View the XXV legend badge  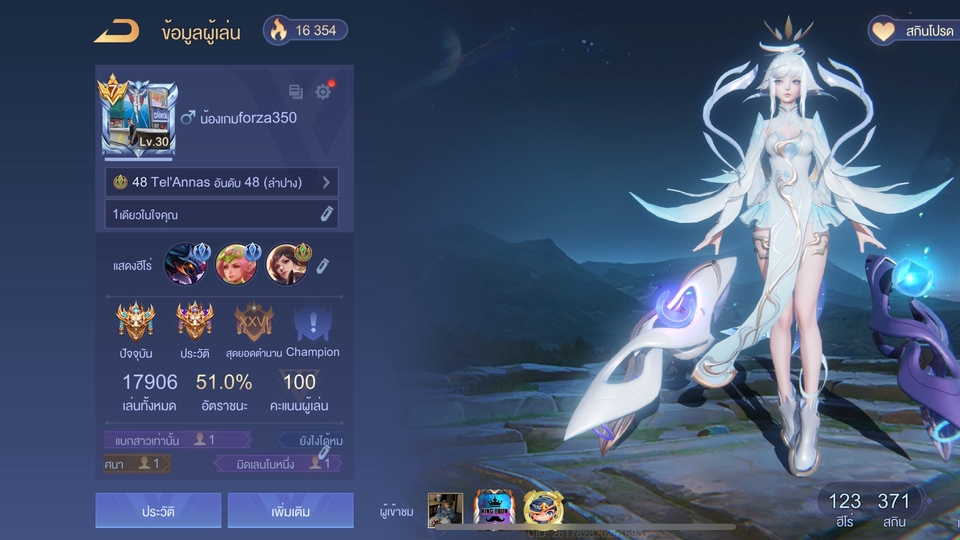tap(253, 323)
